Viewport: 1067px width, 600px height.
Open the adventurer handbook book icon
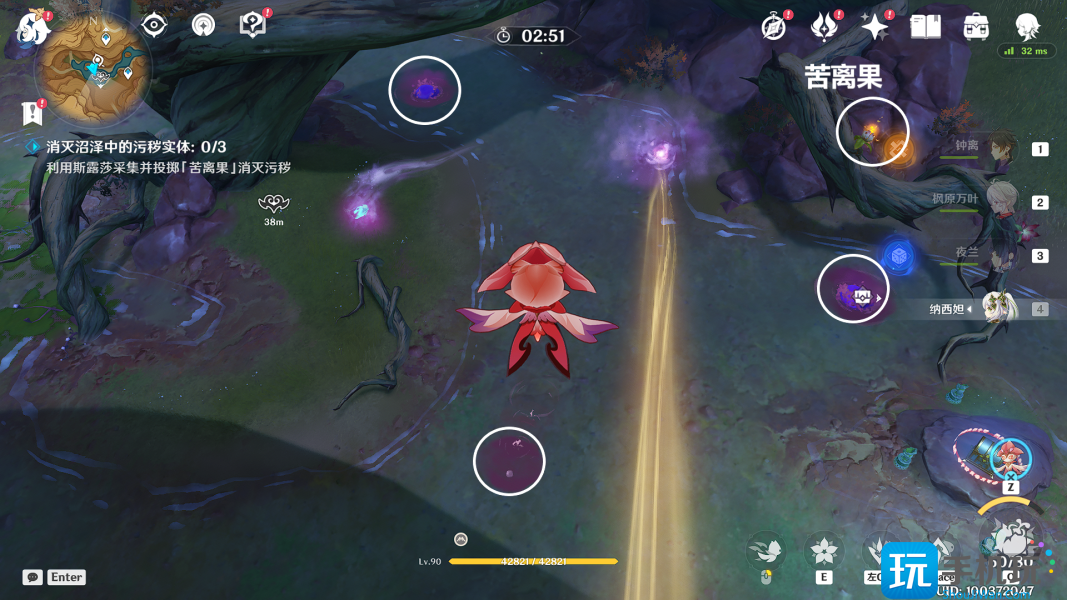pyautogui.click(x=925, y=27)
